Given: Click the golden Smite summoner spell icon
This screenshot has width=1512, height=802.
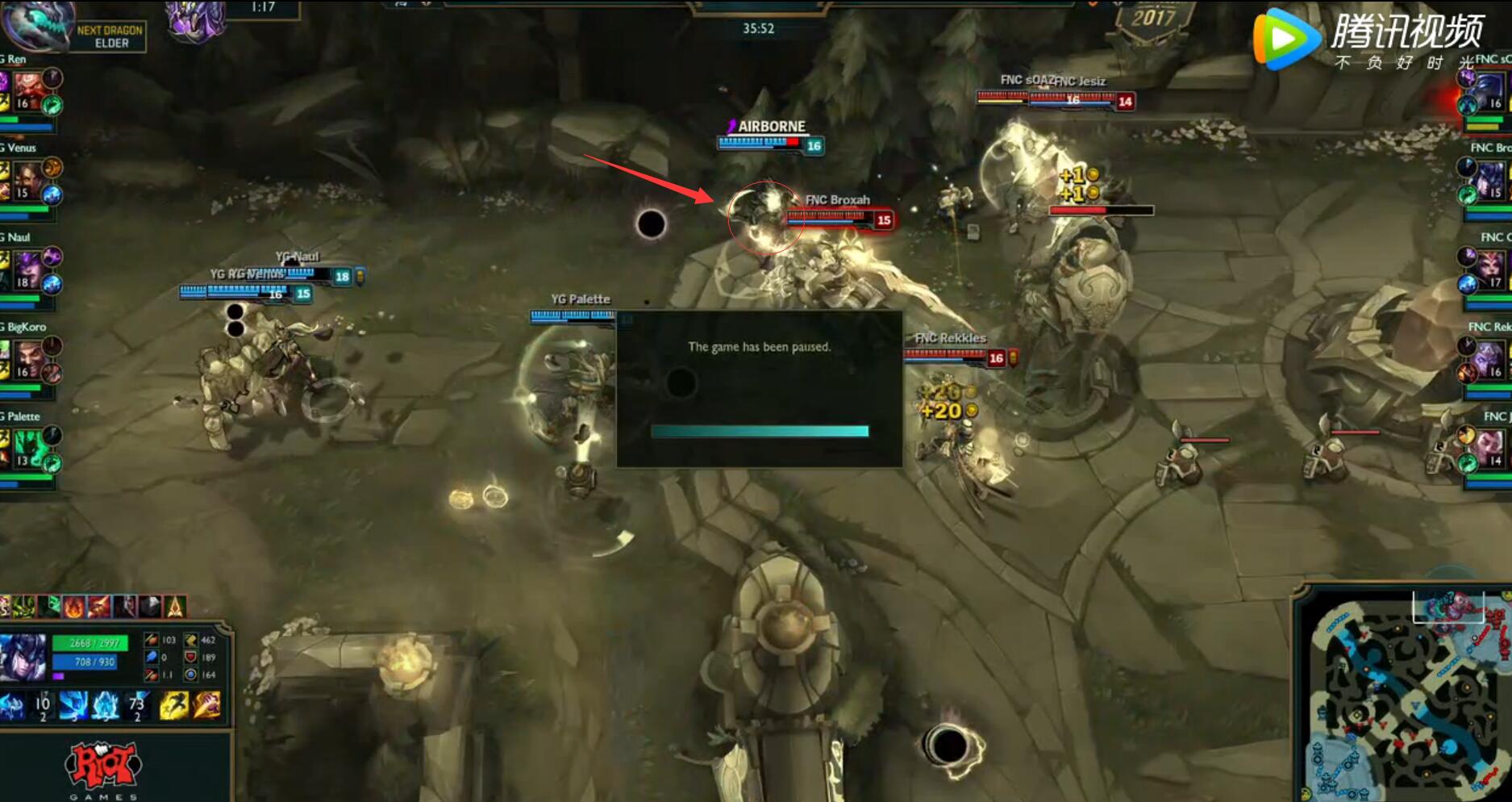Looking at the screenshot, I should pyautogui.click(x=206, y=705).
